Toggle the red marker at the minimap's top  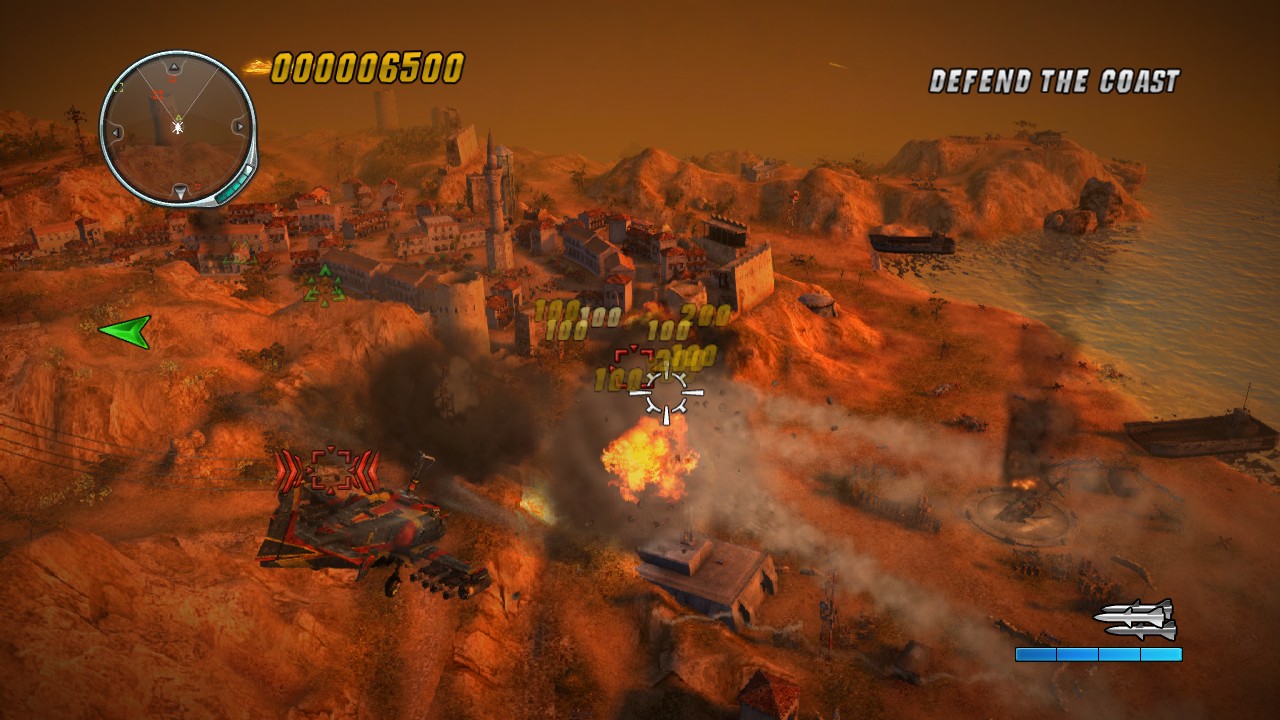tap(170, 79)
